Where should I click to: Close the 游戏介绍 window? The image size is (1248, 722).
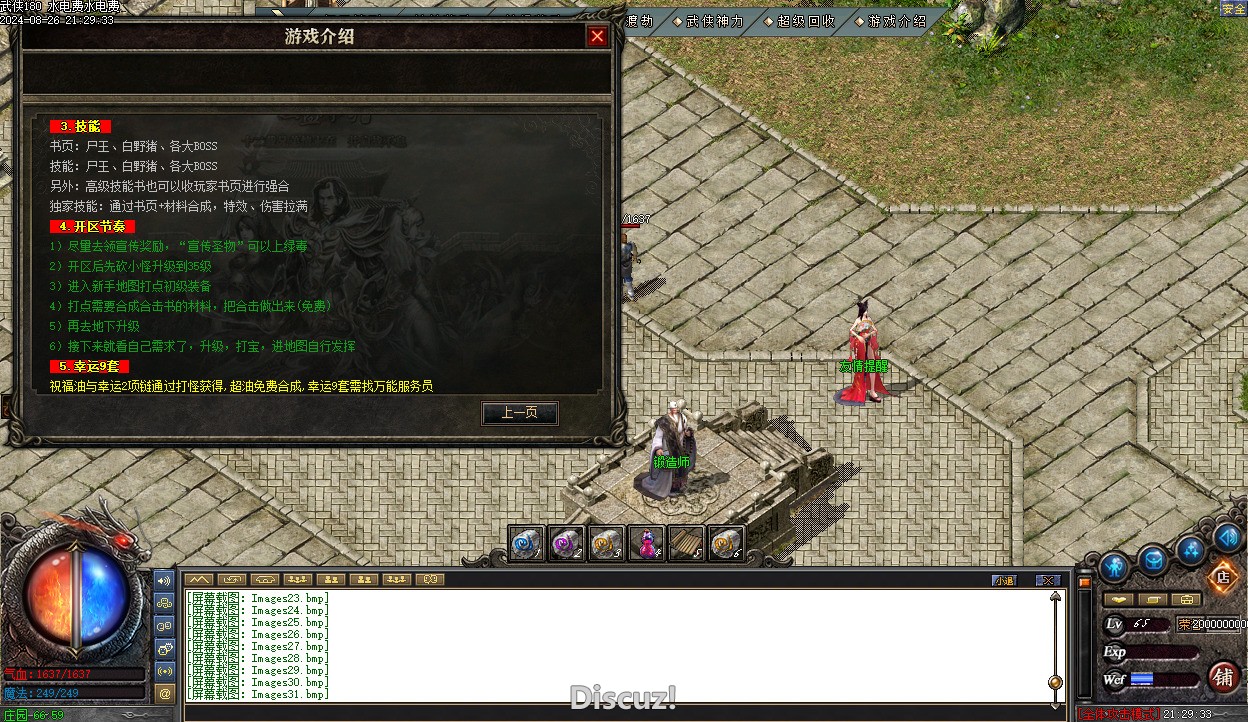[597, 37]
